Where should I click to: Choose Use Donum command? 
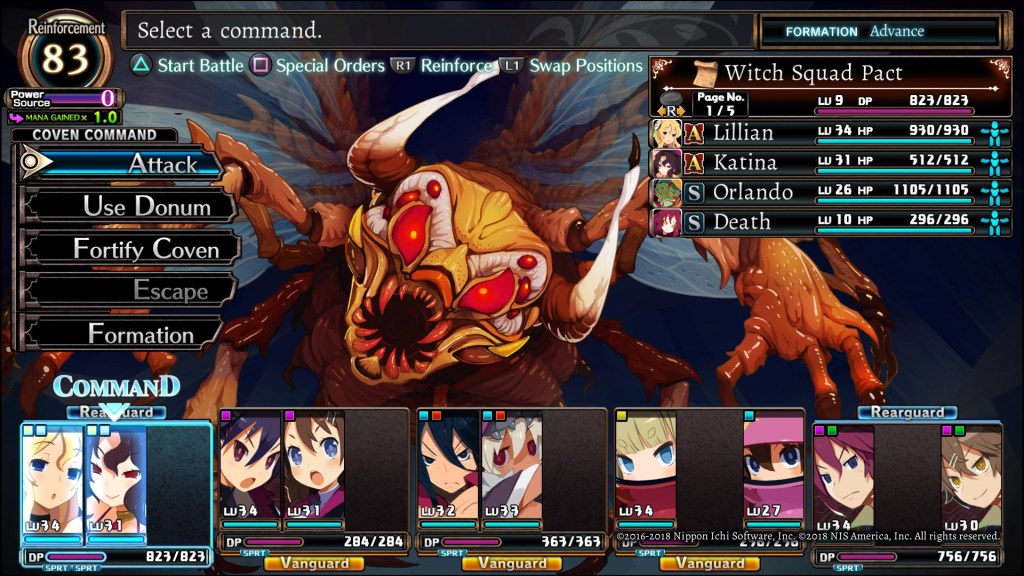coord(130,207)
